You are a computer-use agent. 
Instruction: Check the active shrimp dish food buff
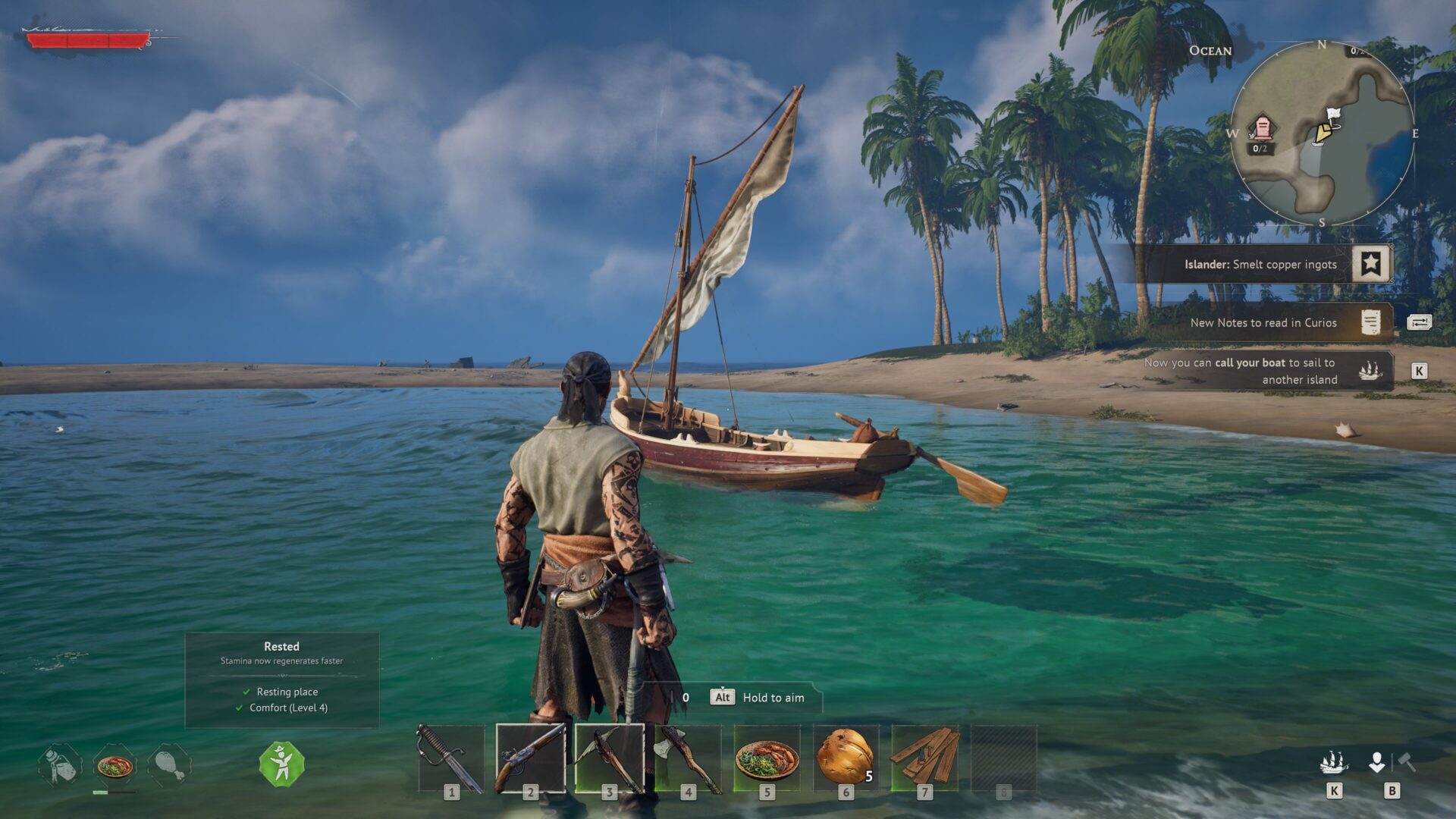click(115, 765)
